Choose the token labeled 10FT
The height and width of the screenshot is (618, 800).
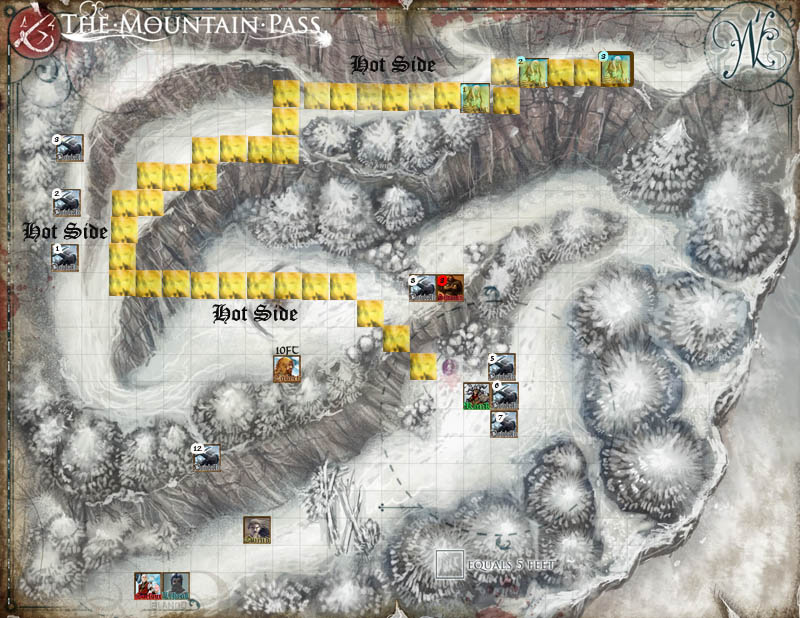(x=287, y=369)
